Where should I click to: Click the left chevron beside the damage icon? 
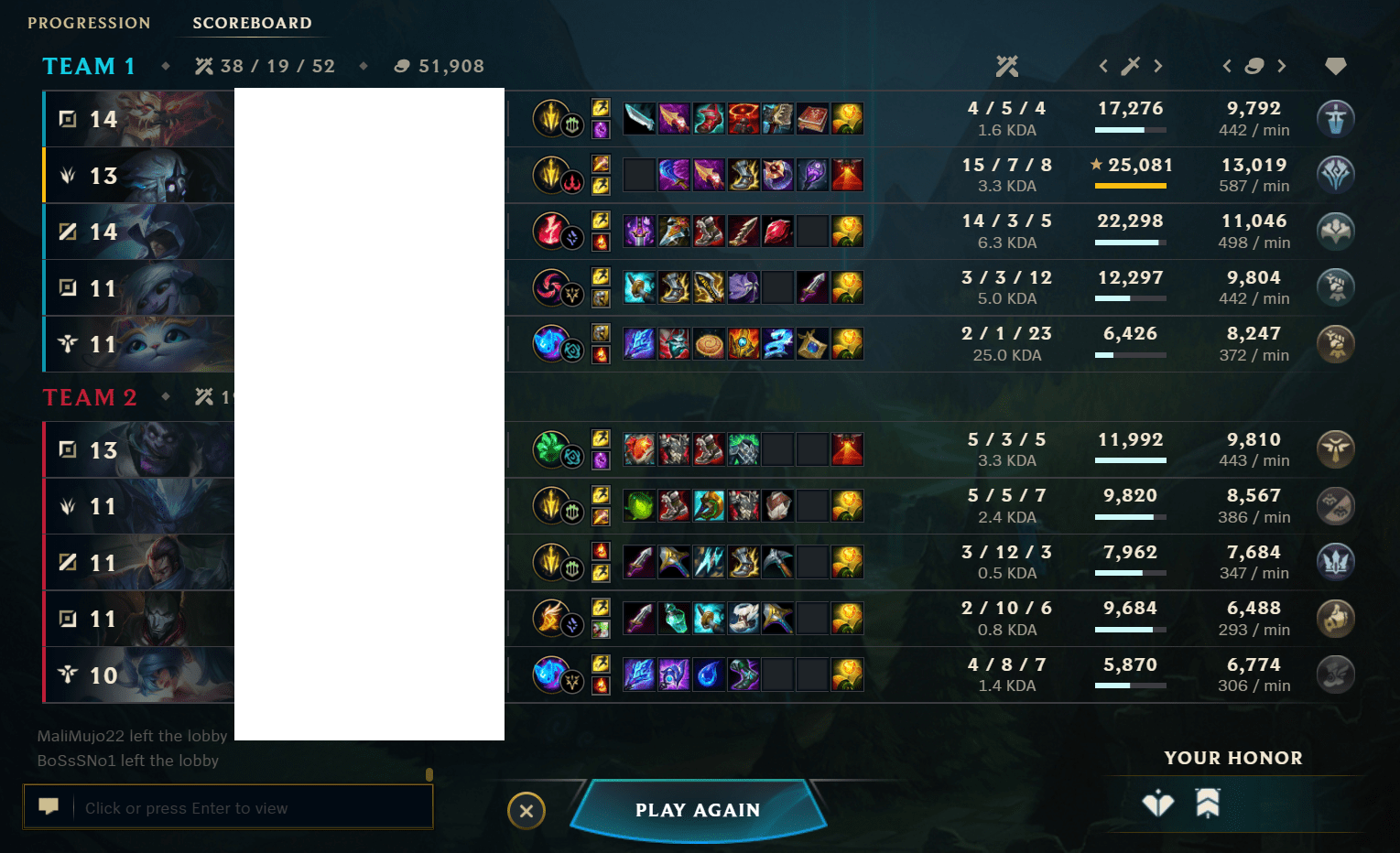pos(1103,66)
